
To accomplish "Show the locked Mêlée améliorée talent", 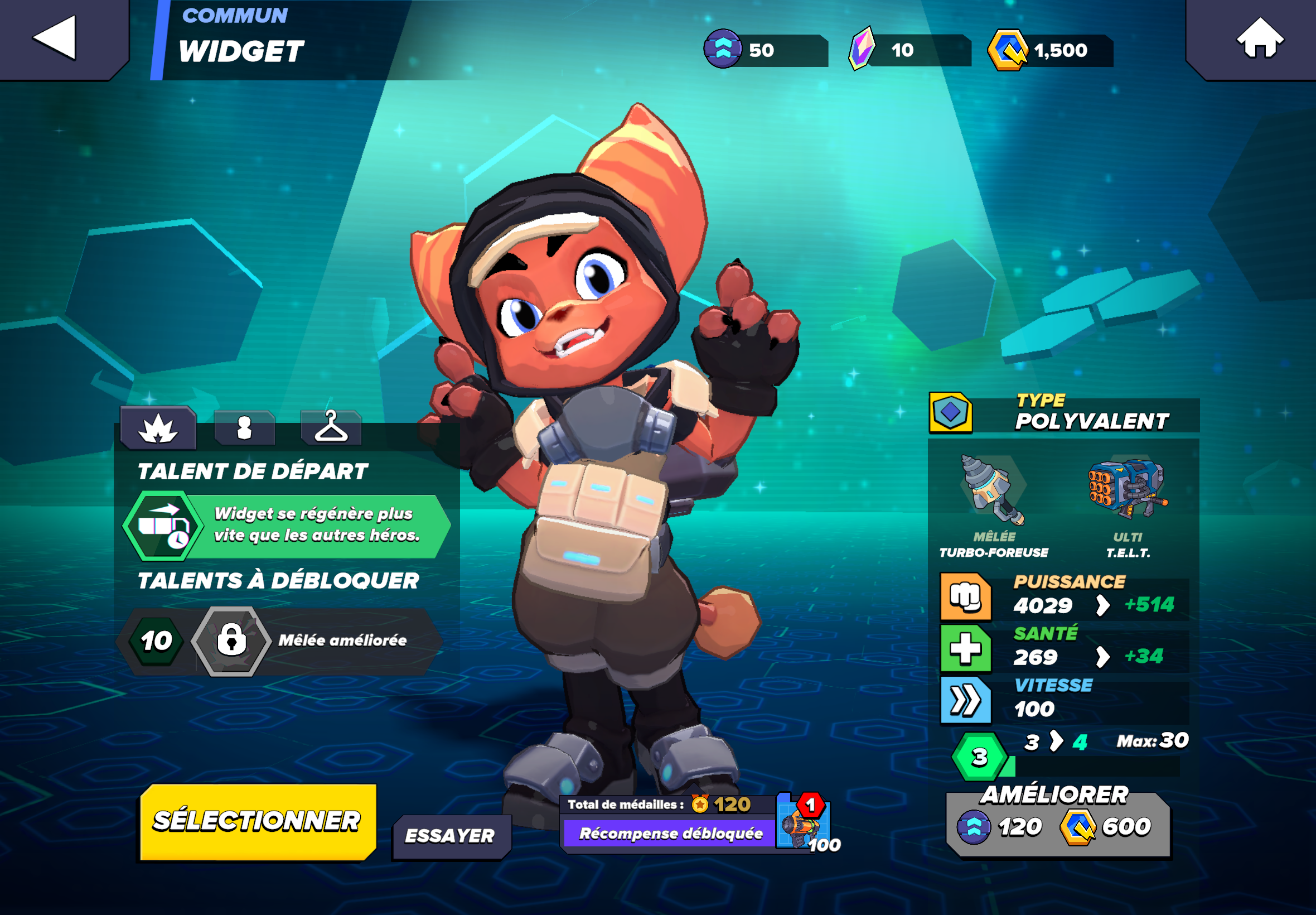I will point(231,641).
